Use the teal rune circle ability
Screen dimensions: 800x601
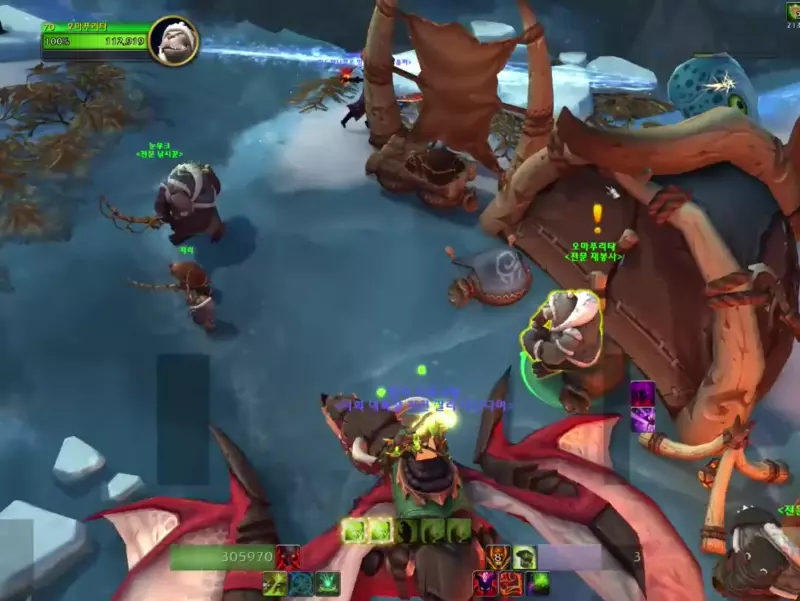pyautogui.click(x=300, y=583)
